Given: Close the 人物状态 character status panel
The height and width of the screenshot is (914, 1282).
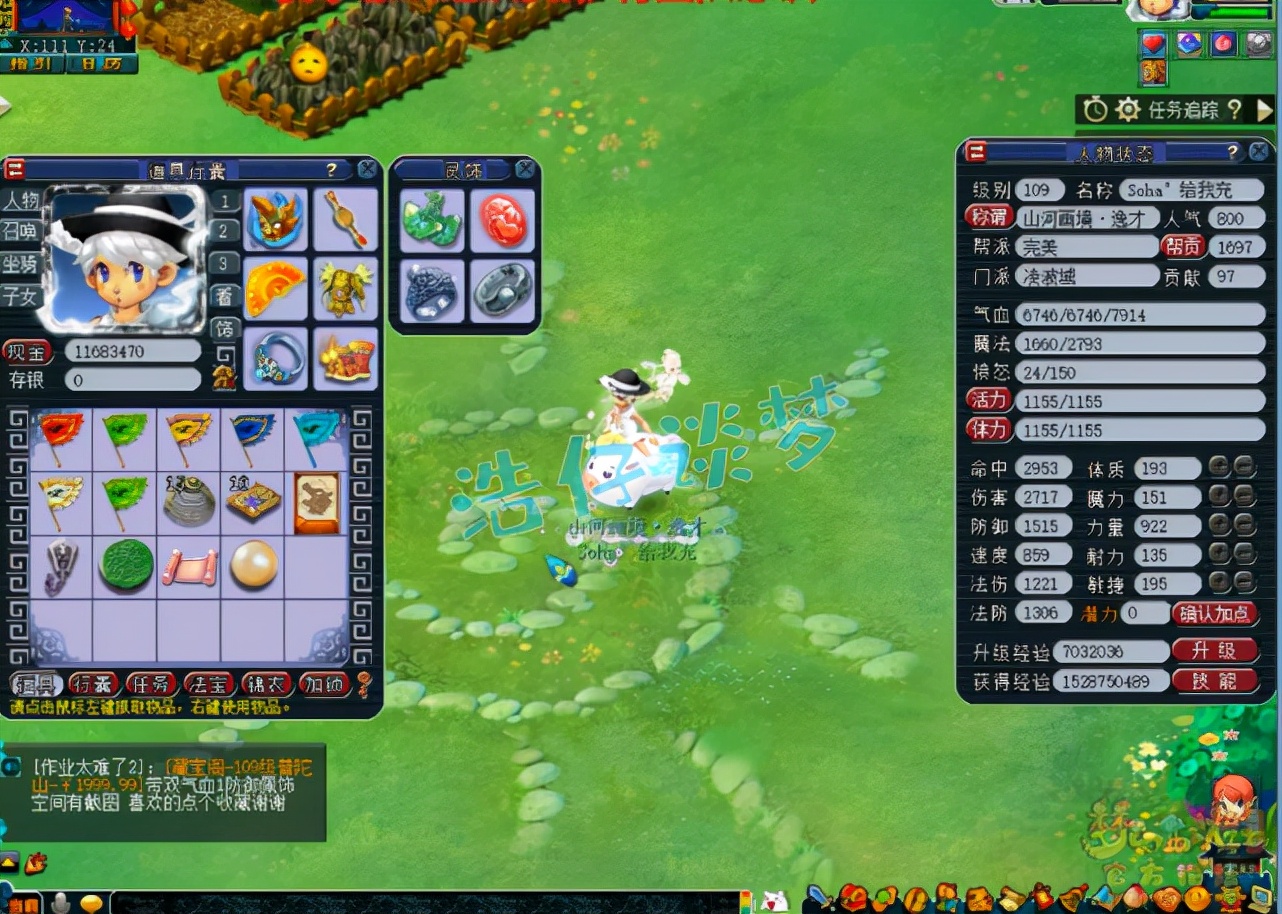Looking at the screenshot, I should 1259,151.
